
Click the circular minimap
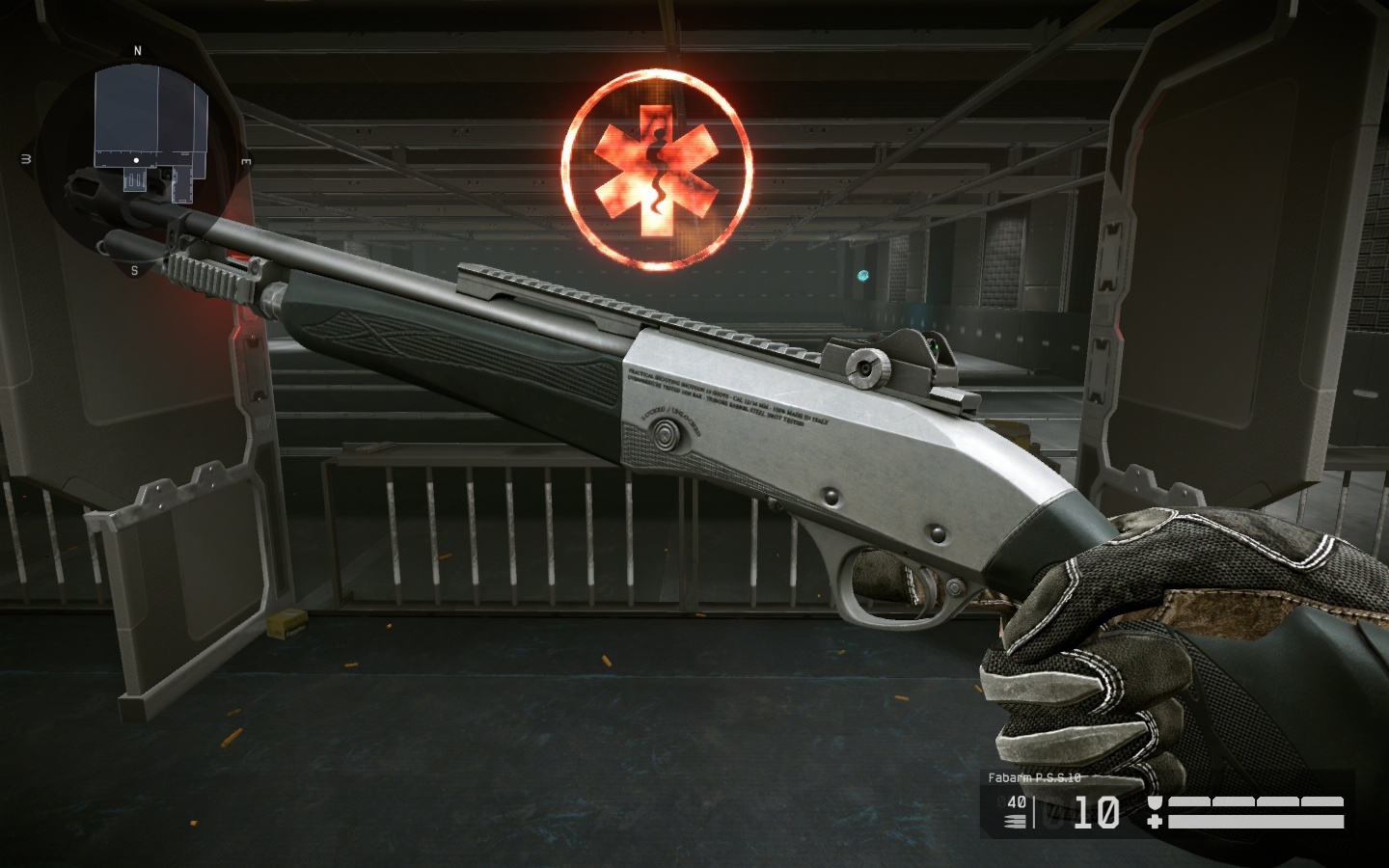pos(137,160)
